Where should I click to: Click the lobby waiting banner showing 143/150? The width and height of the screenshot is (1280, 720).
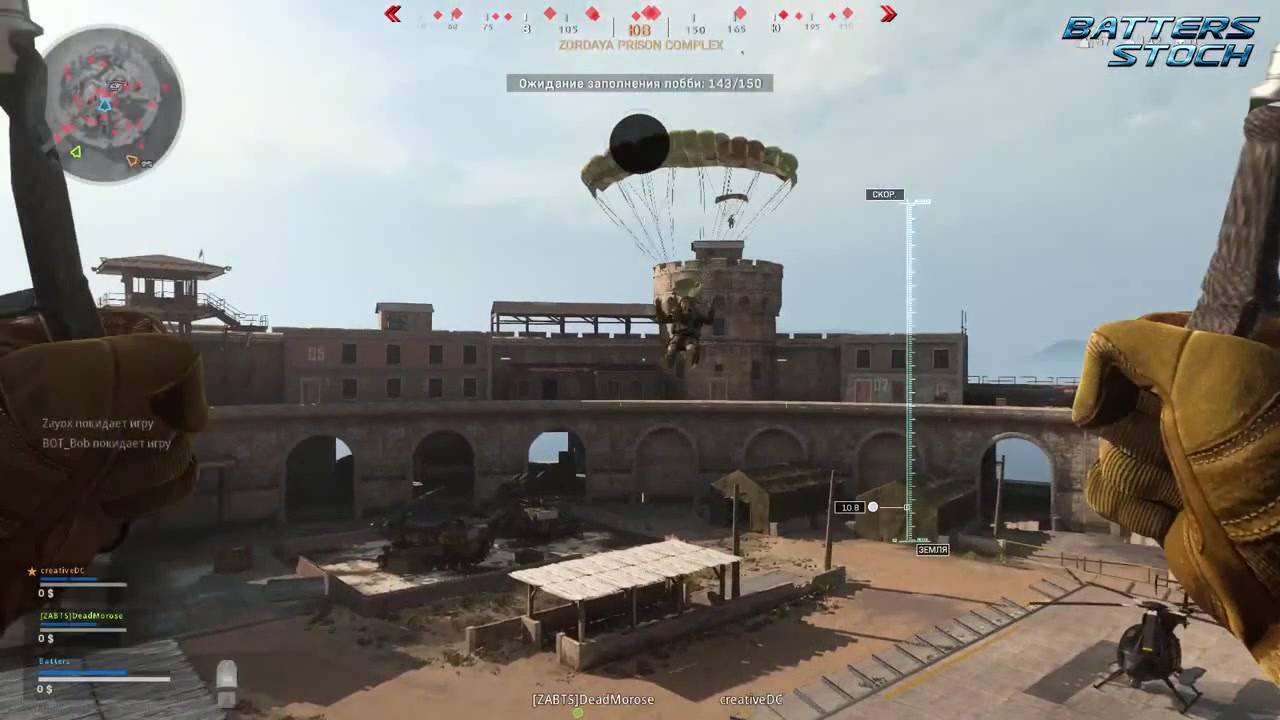tap(640, 83)
